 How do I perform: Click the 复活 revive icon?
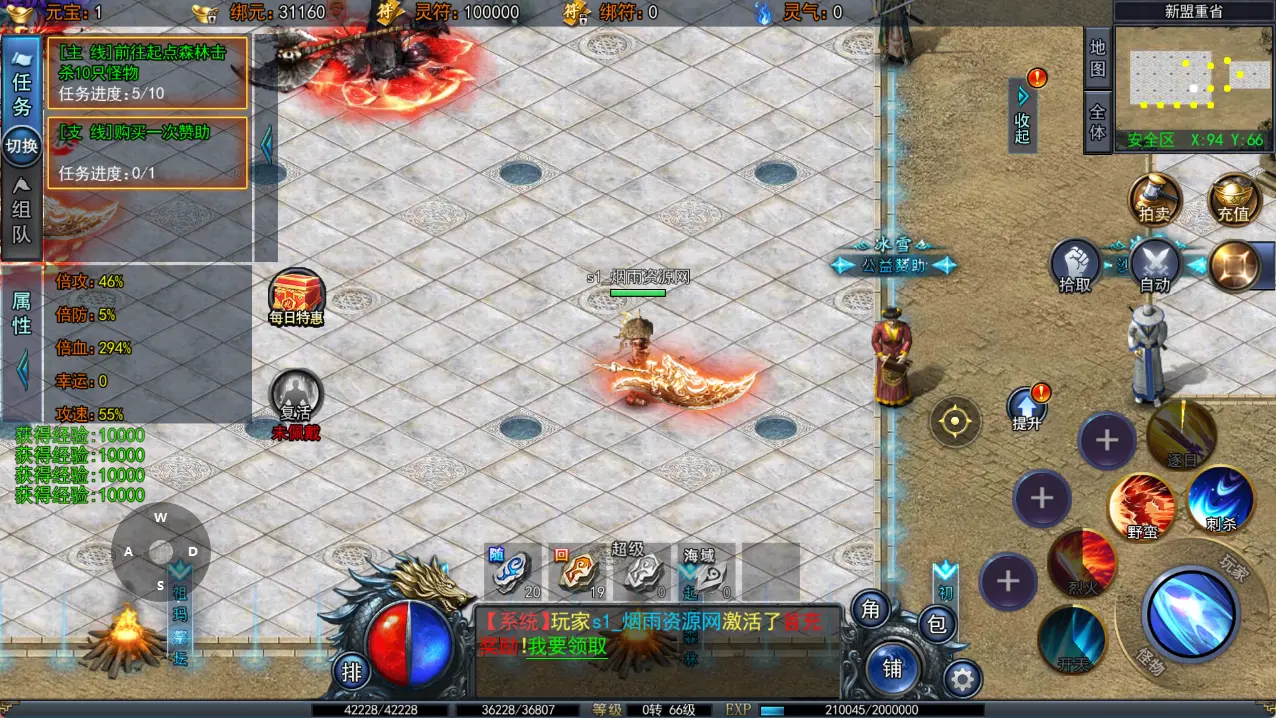[296, 396]
